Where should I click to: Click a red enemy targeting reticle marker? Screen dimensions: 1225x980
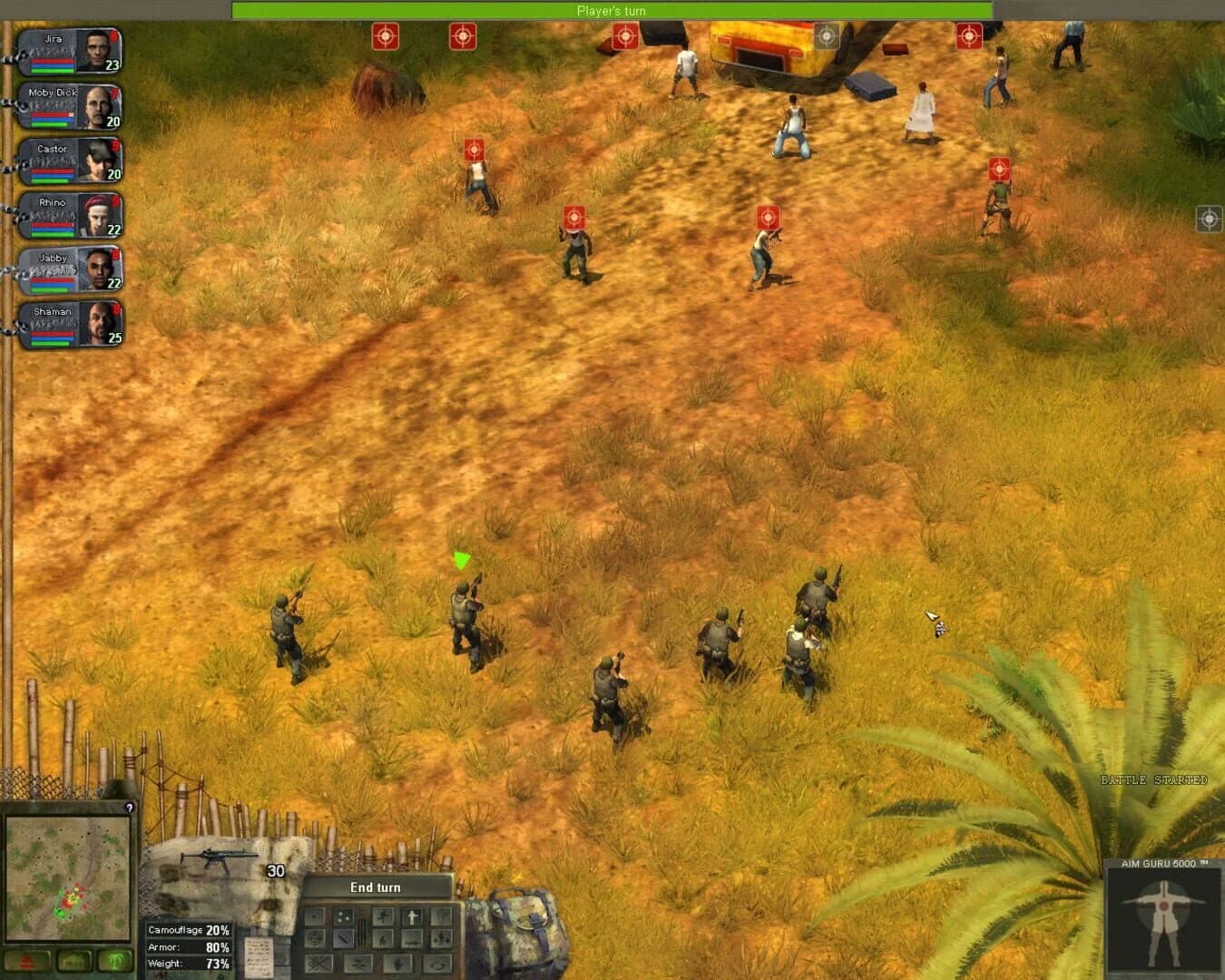(385, 36)
